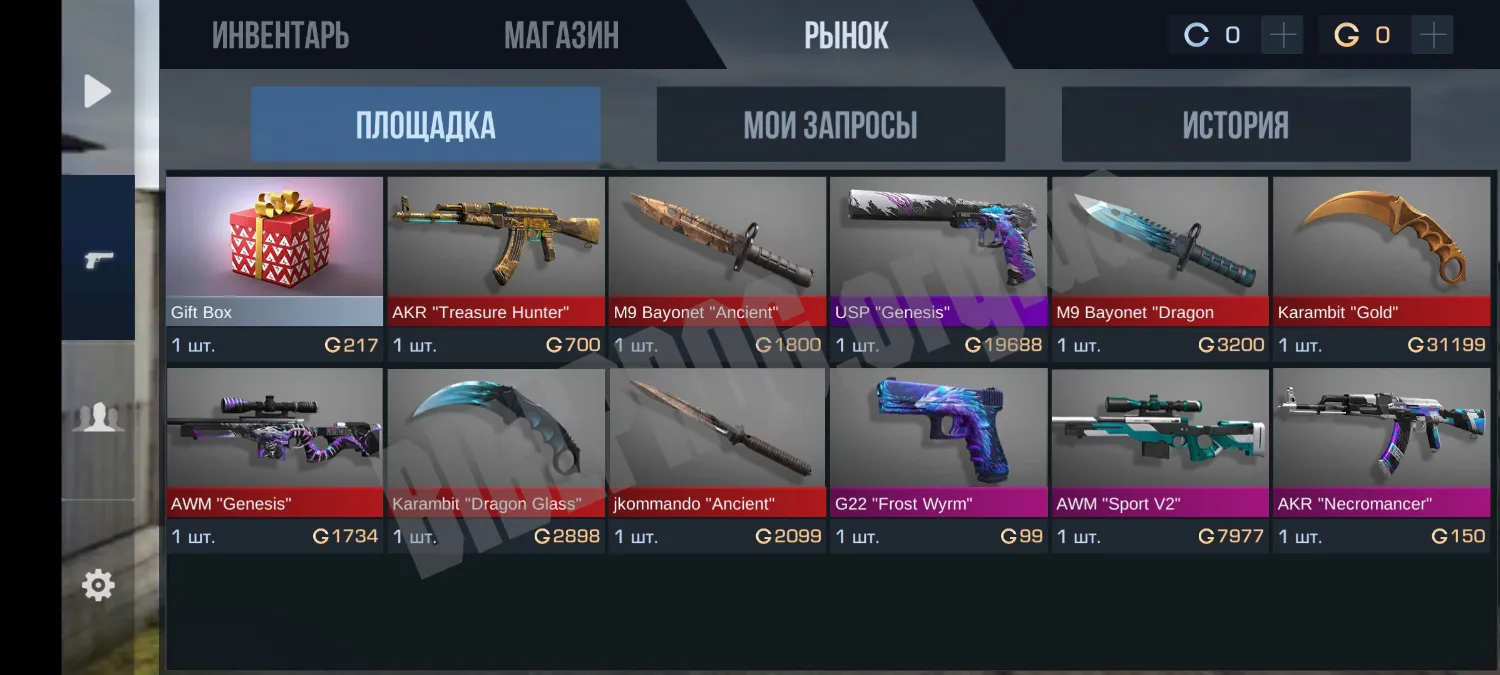Add silver coins with the plus button

coord(1282,36)
